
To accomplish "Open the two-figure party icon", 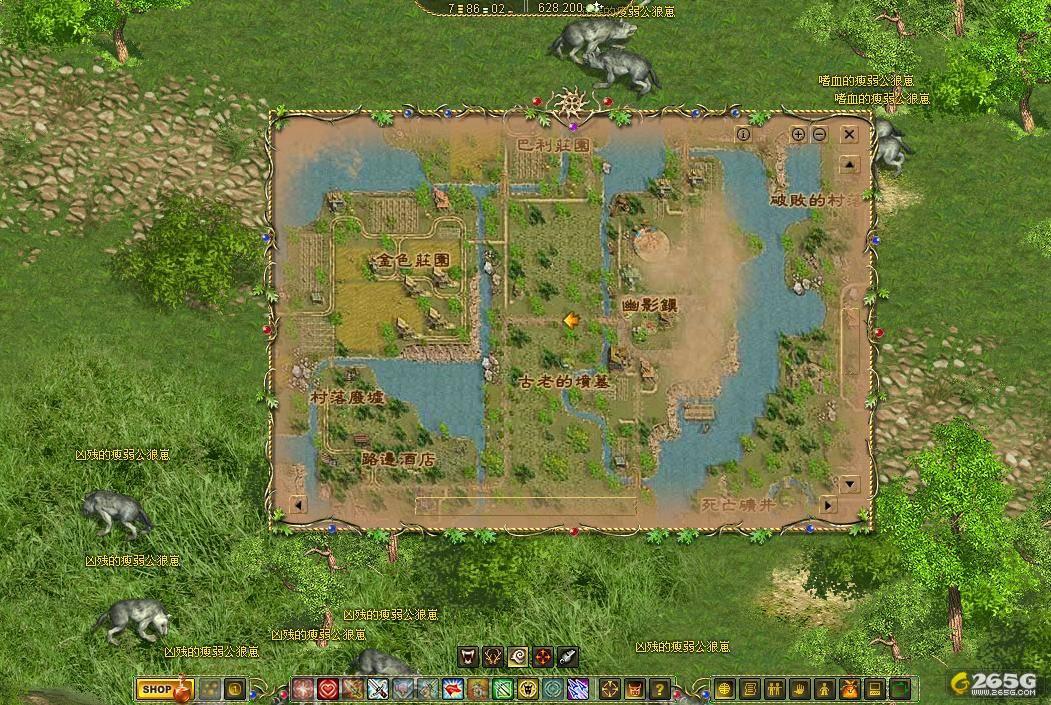I will point(774,689).
